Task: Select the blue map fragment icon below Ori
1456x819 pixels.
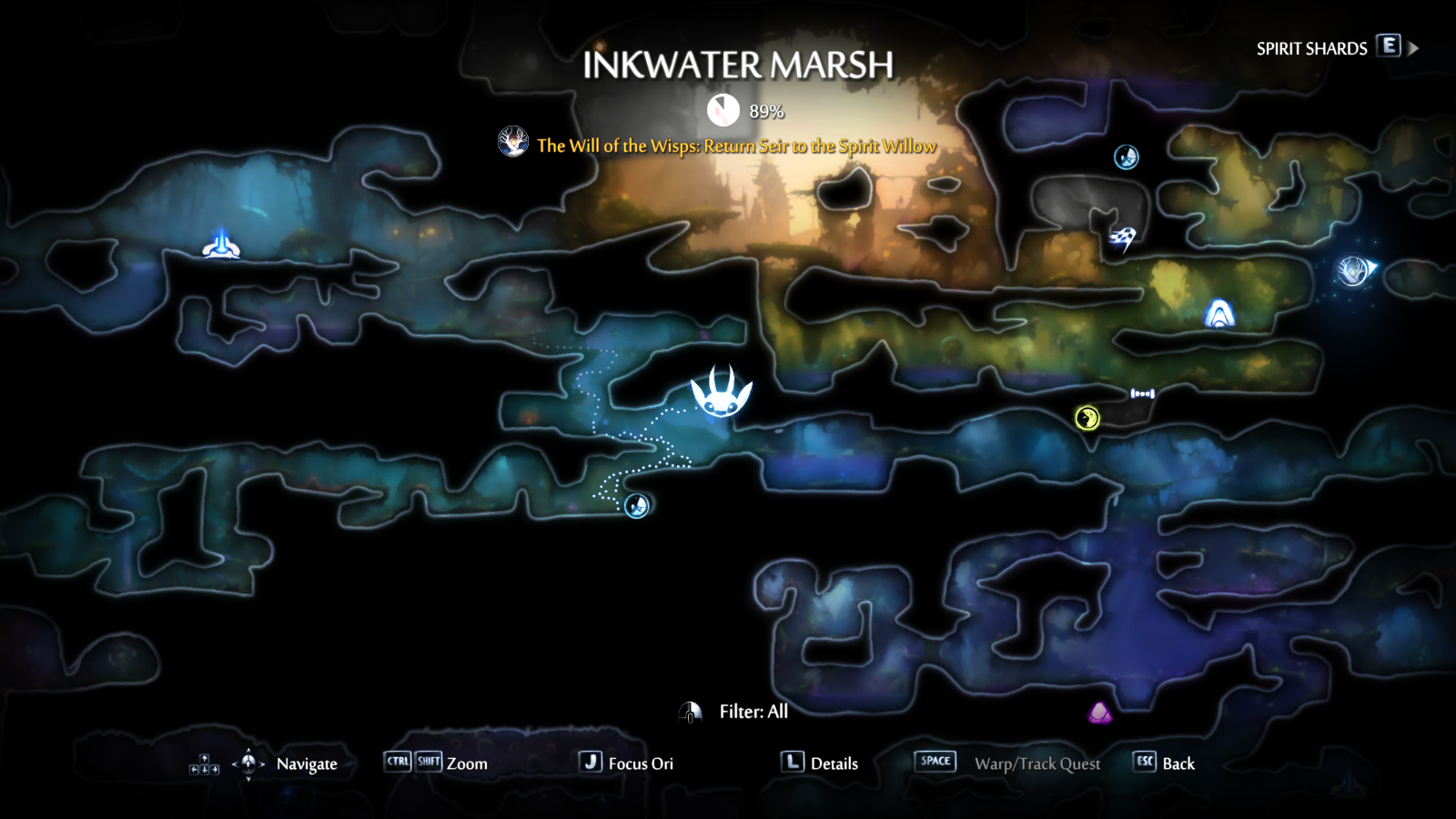Action: [x=635, y=504]
